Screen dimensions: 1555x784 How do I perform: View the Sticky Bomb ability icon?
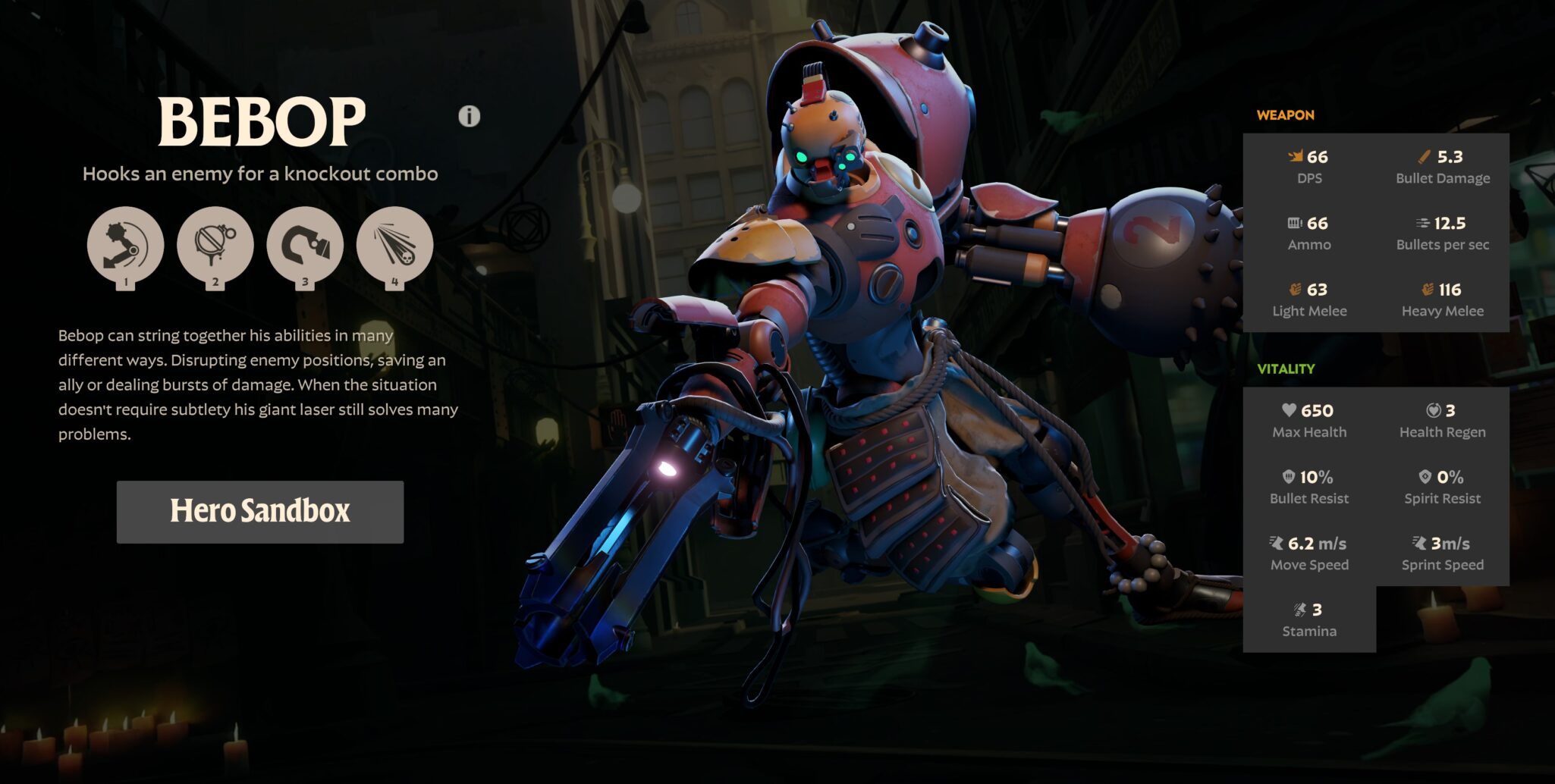(x=215, y=245)
